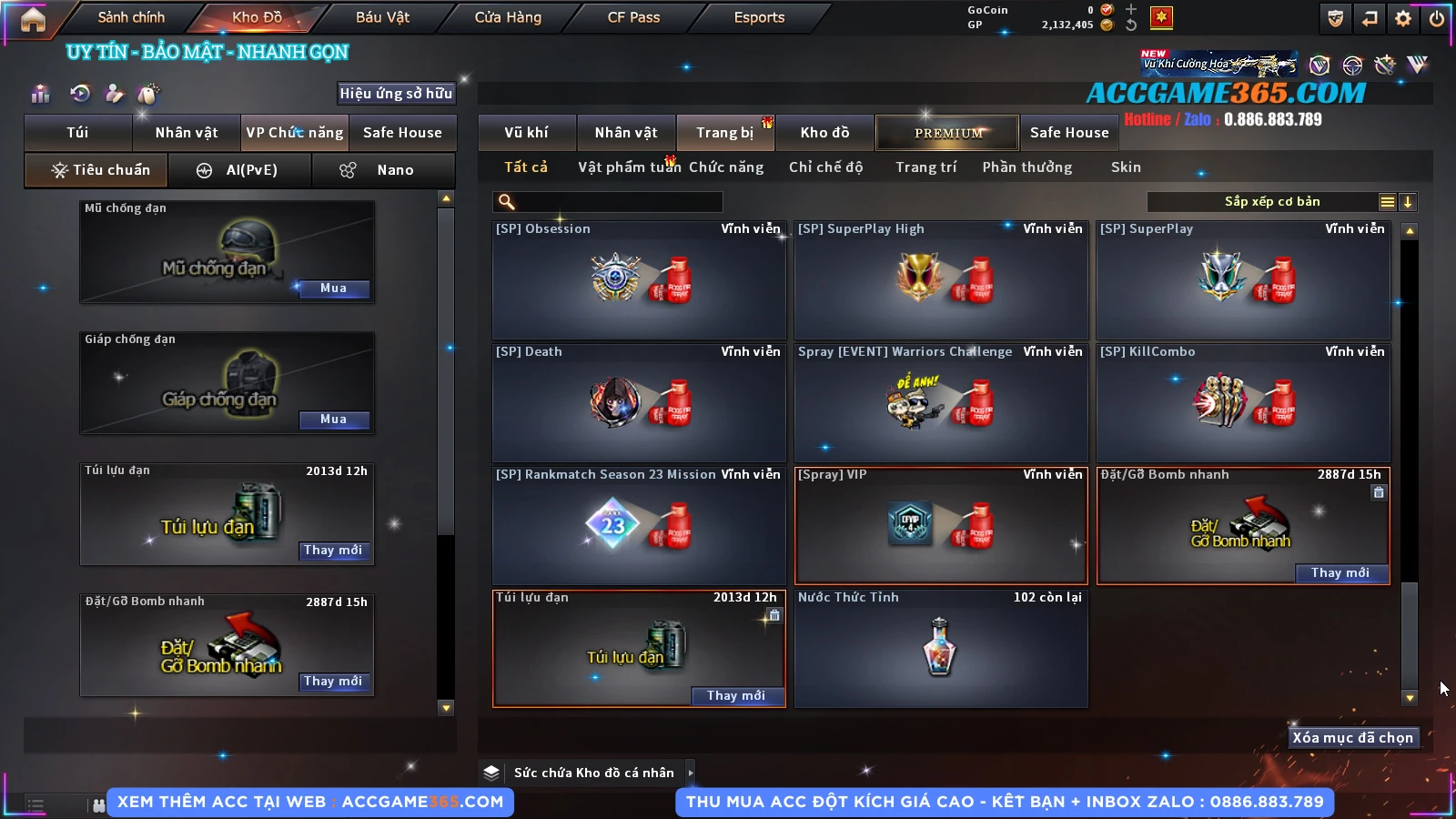
Task: Go to the Sảnh chính lobby
Action: pos(131,17)
